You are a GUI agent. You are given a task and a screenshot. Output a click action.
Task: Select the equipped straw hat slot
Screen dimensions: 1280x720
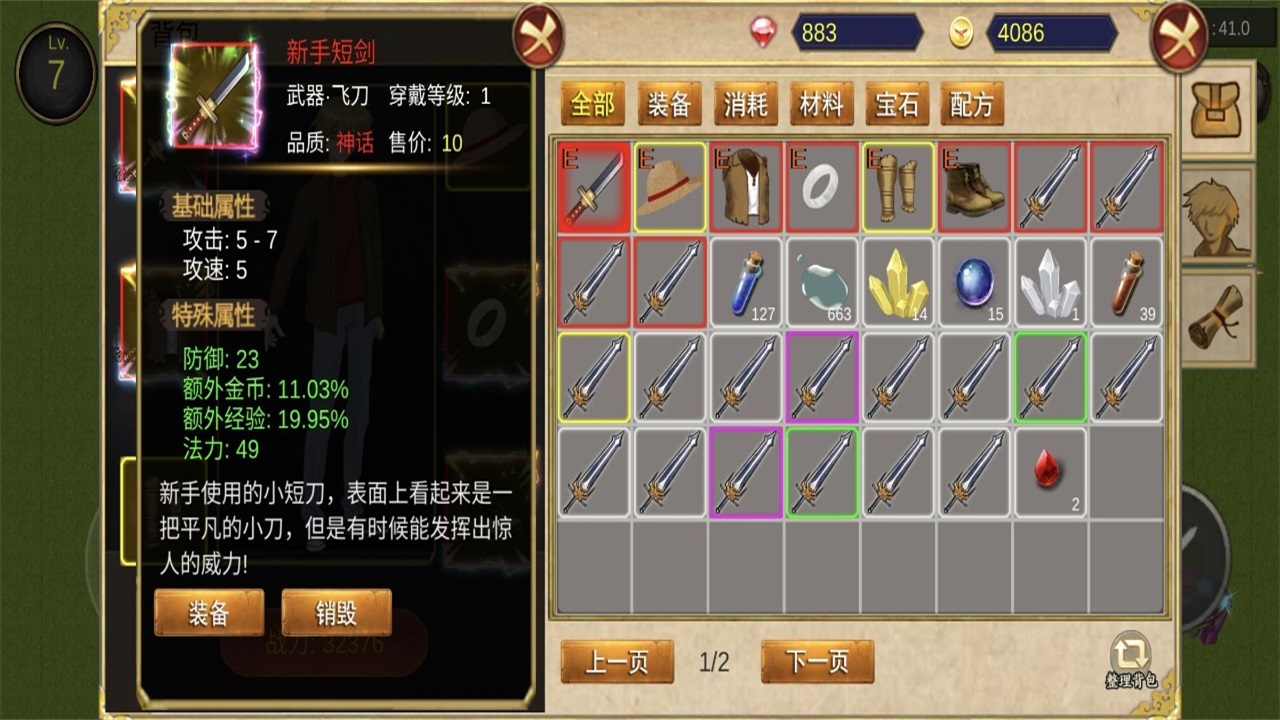click(x=670, y=187)
